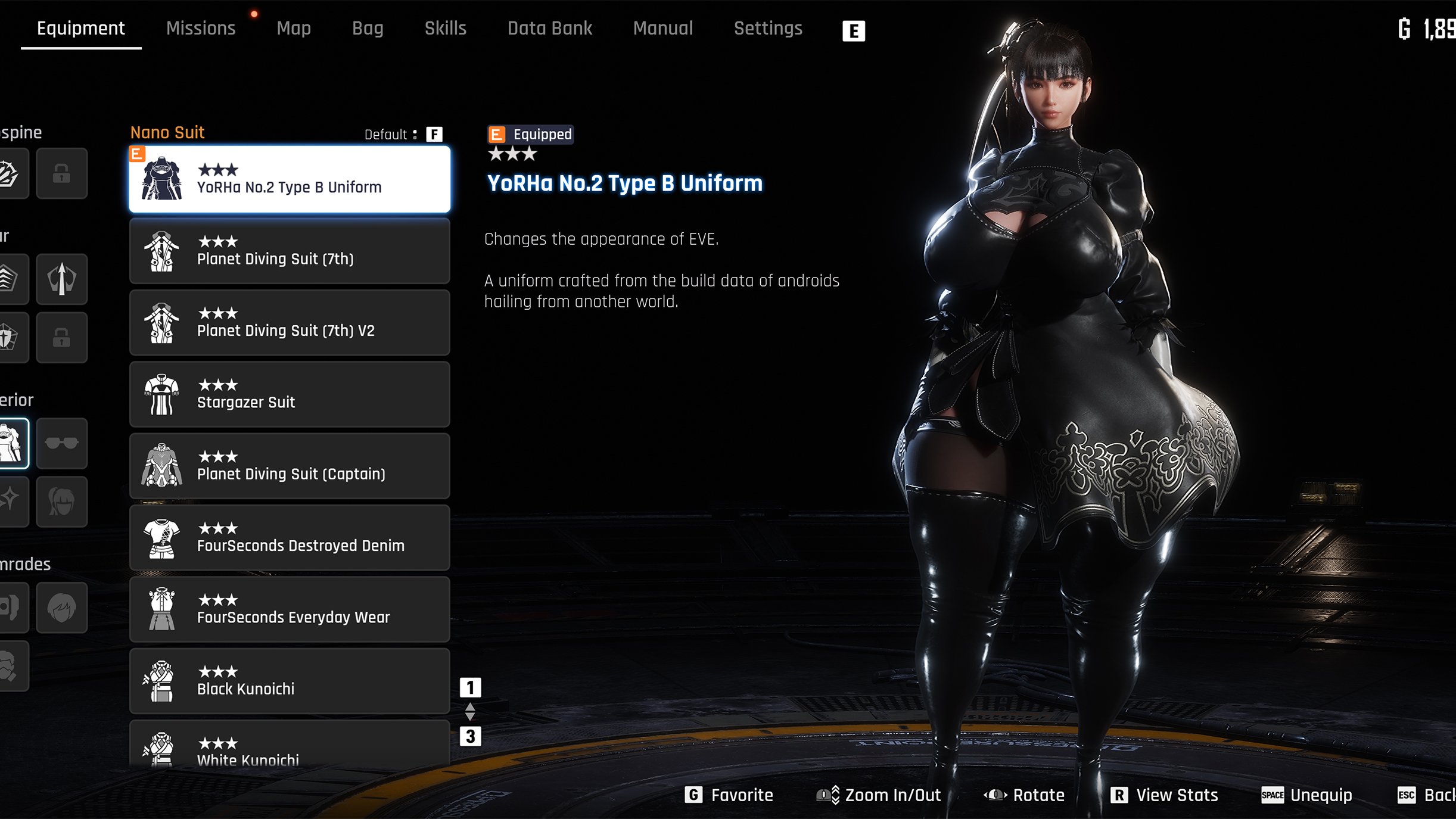Select FourSeconds Destroyed Denim outfit
The height and width of the screenshot is (819, 1456).
click(290, 538)
